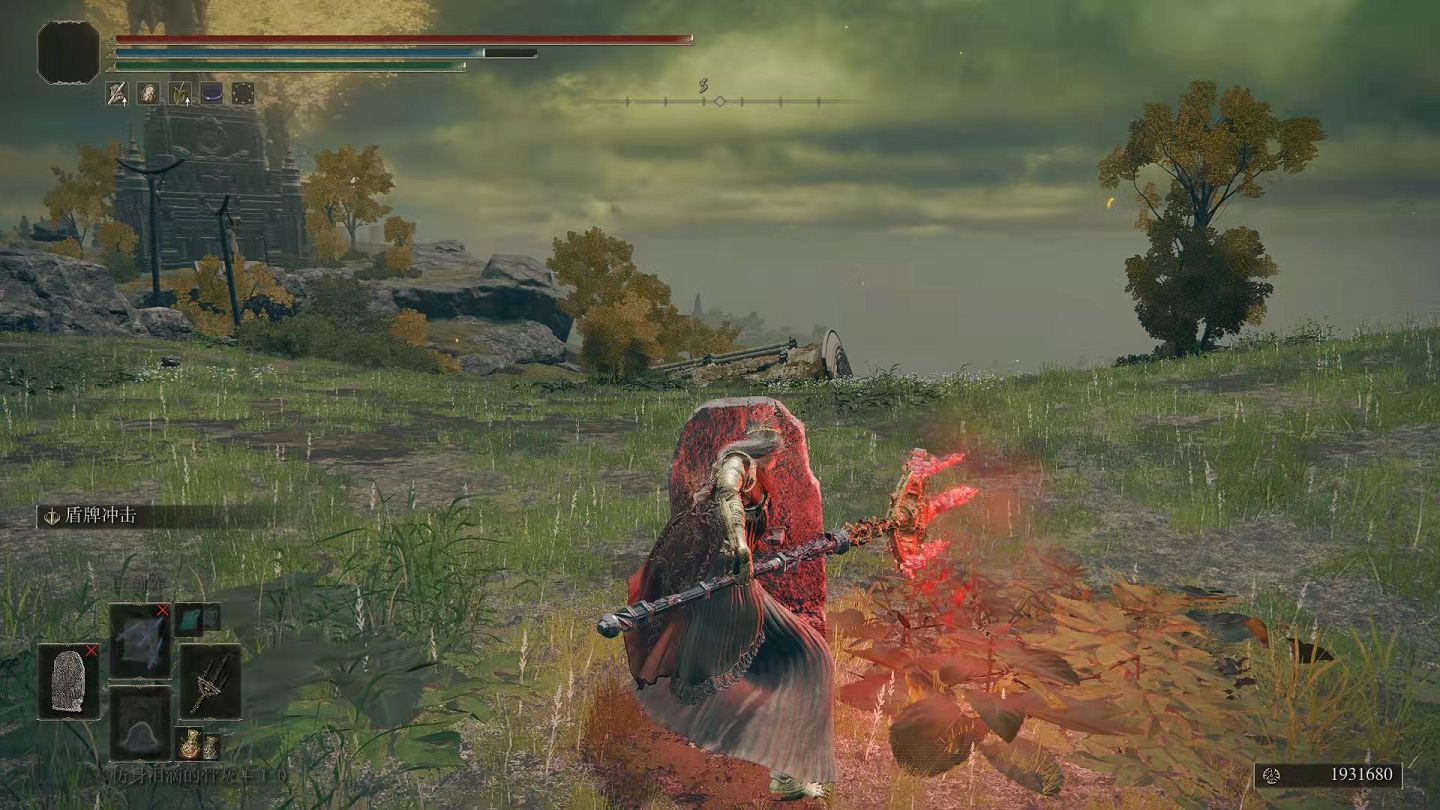The height and width of the screenshot is (810, 1440).
Task: Click the teal pouch item icon
Action: [x=189, y=620]
